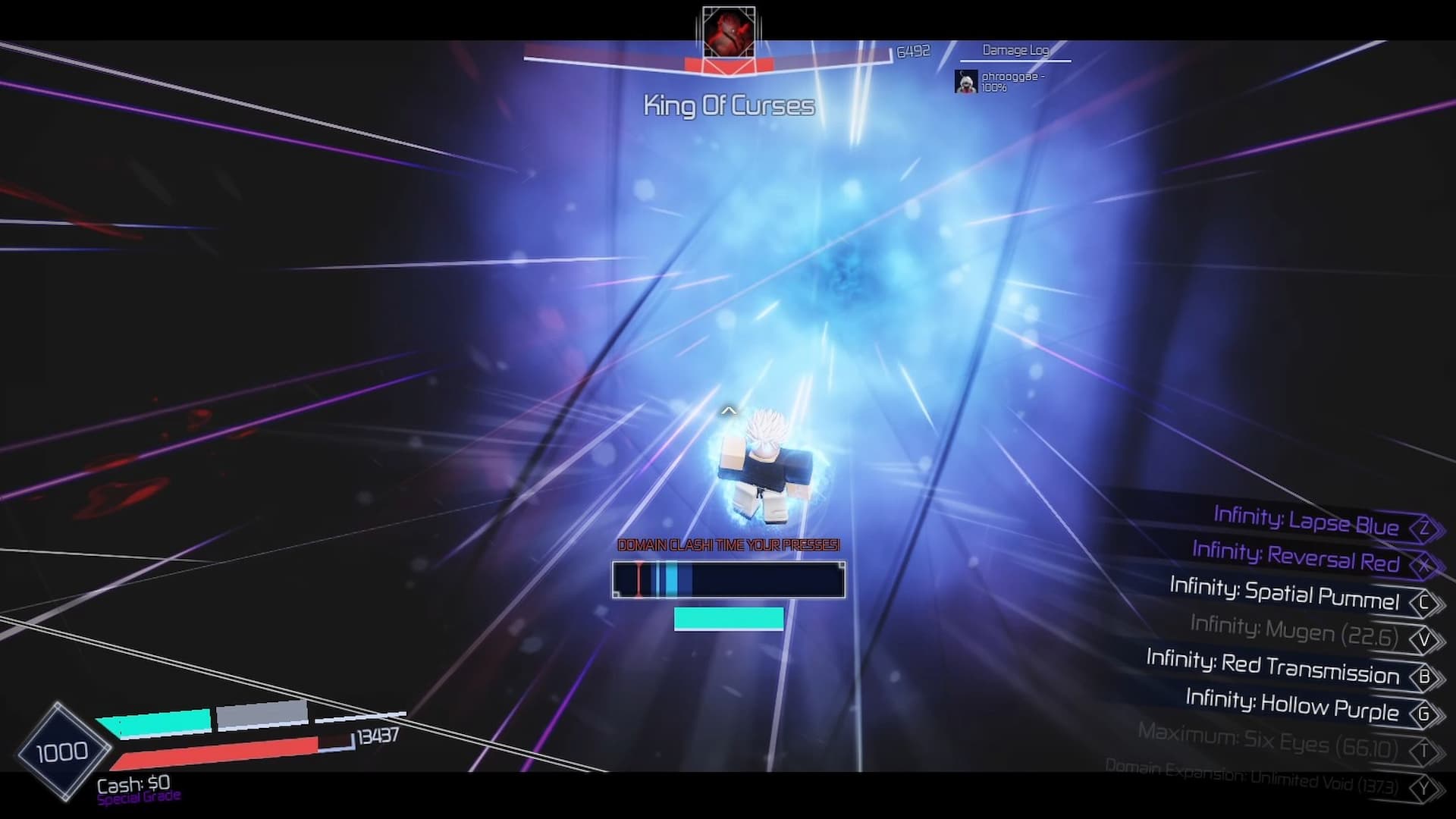1456x819 pixels.
Task: Select the King Of Curses title label
Action: coord(728,105)
